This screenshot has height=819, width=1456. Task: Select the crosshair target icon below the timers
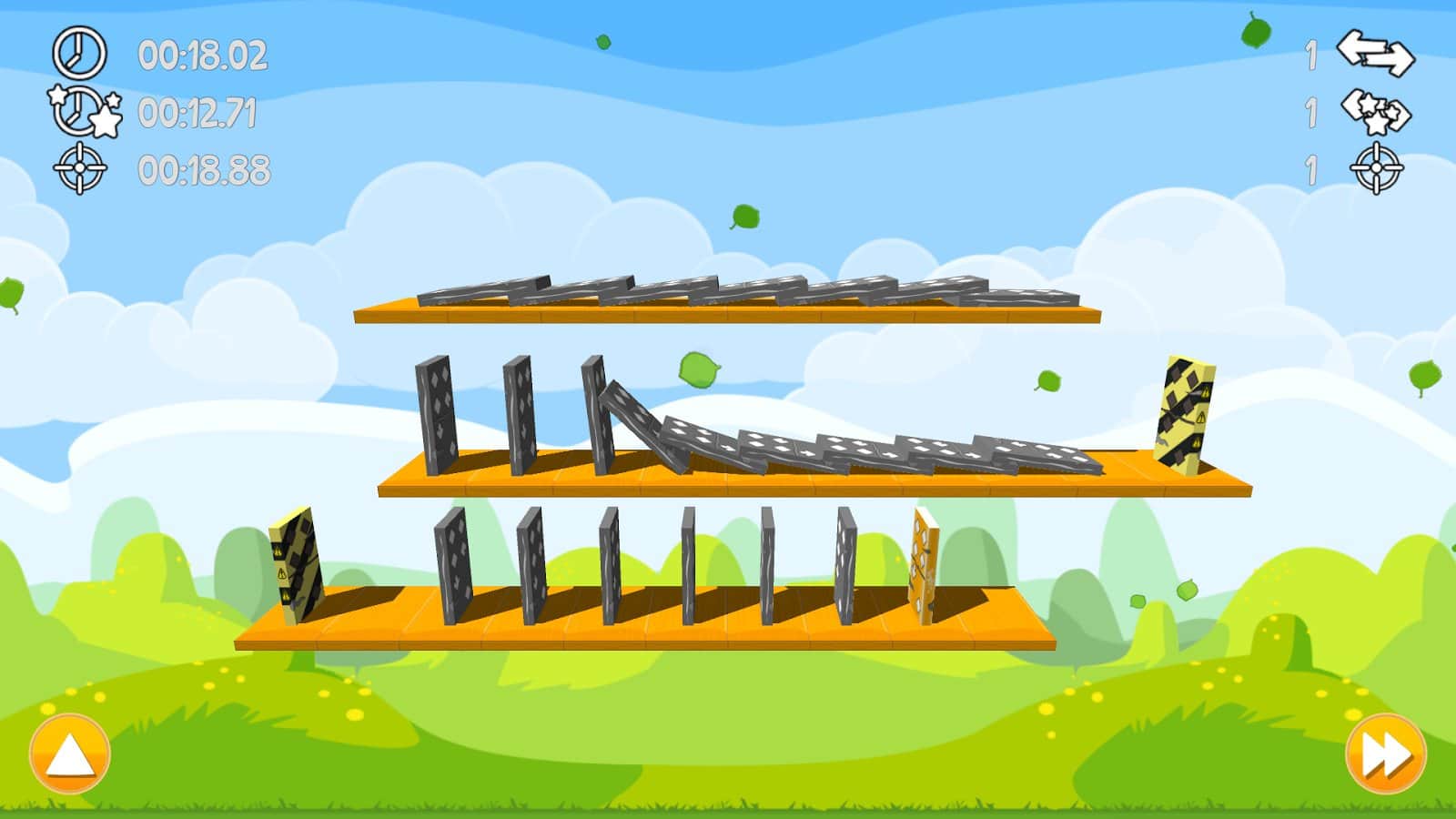coord(82,168)
